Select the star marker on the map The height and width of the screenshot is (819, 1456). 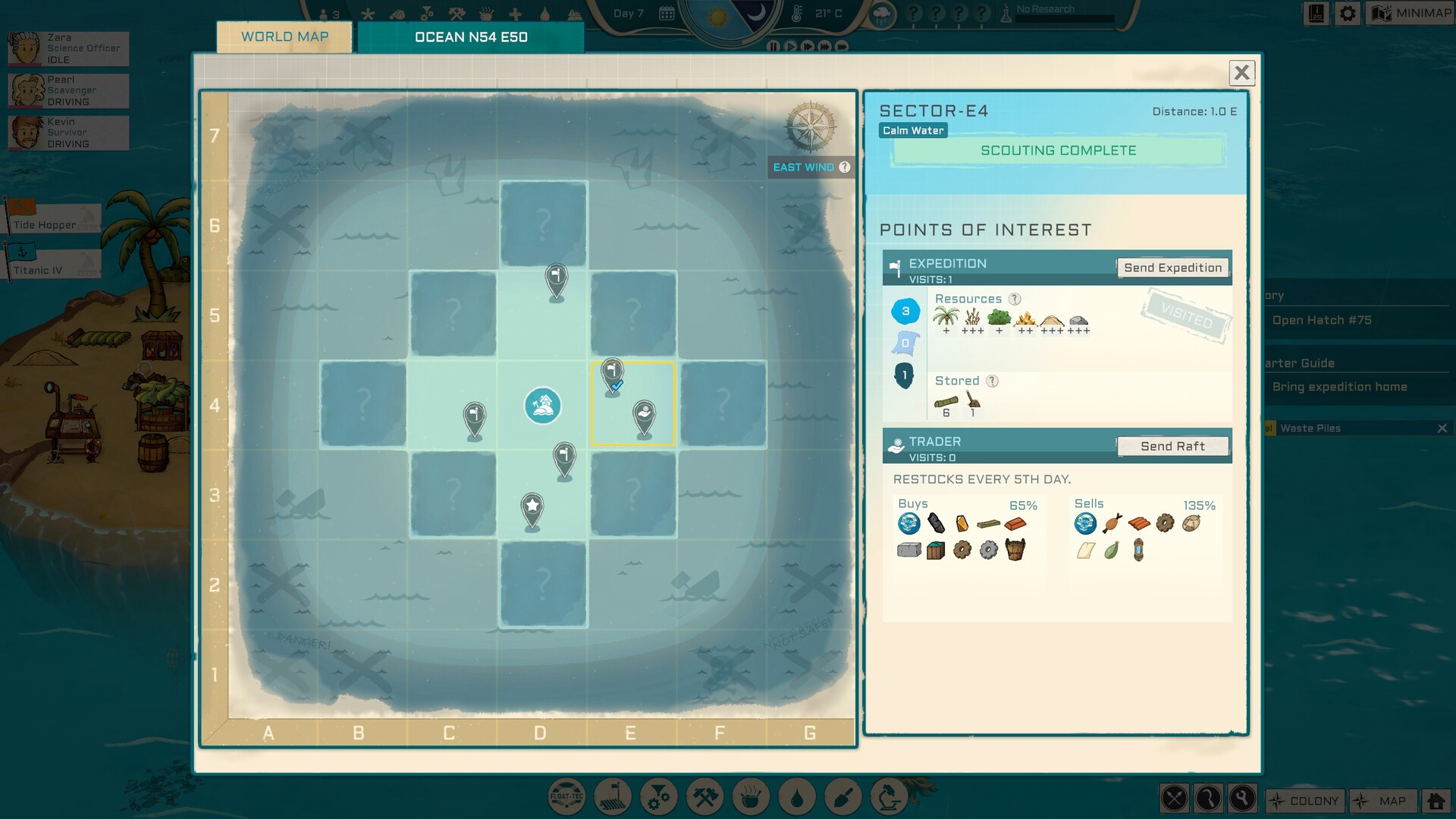pyautogui.click(x=532, y=507)
